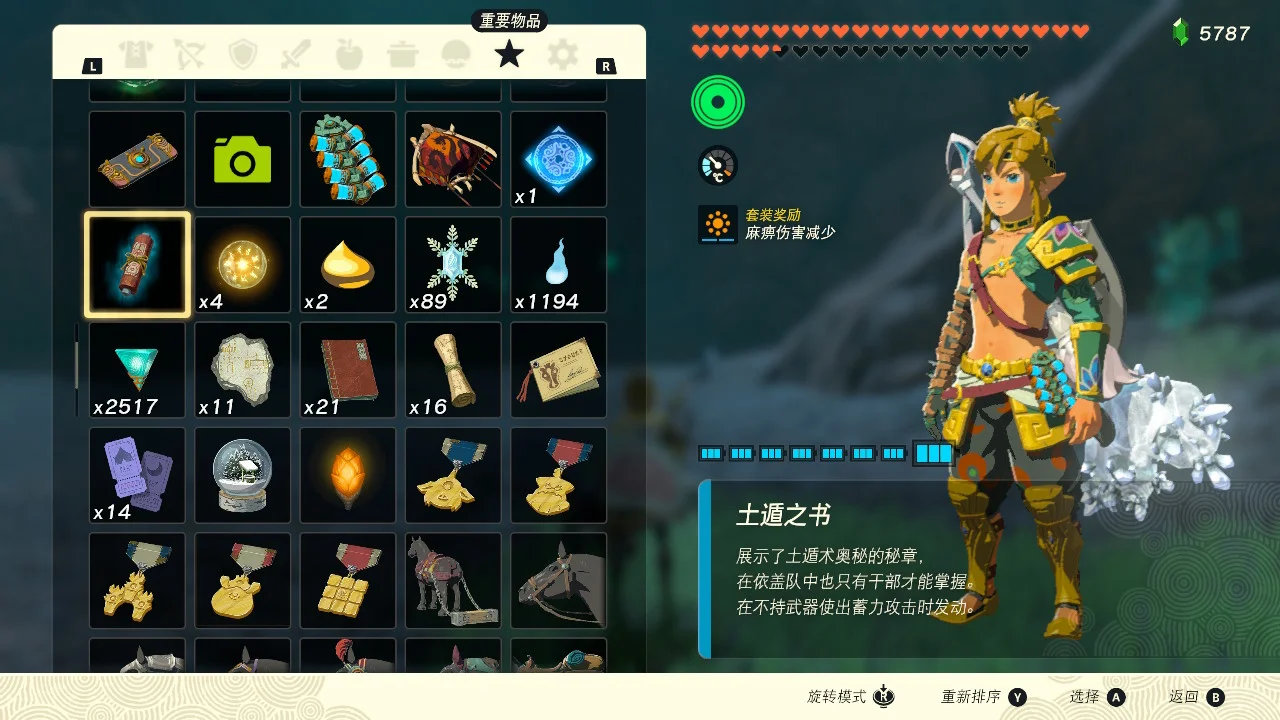Screen dimensions: 1280x720
Task: Switch to the cooking pot food tab
Action: pos(402,54)
